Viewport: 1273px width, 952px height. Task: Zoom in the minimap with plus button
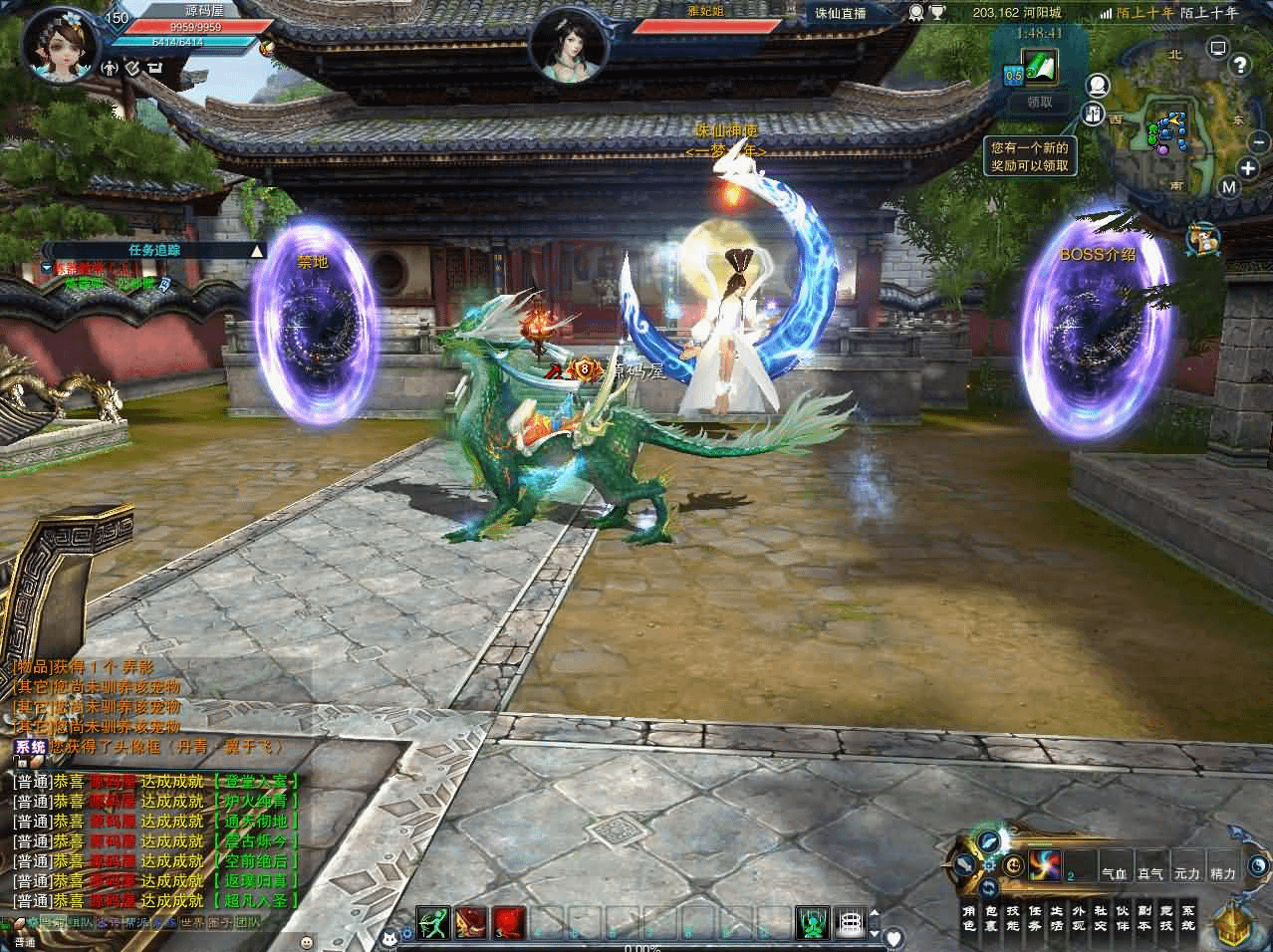pos(1248,167)
